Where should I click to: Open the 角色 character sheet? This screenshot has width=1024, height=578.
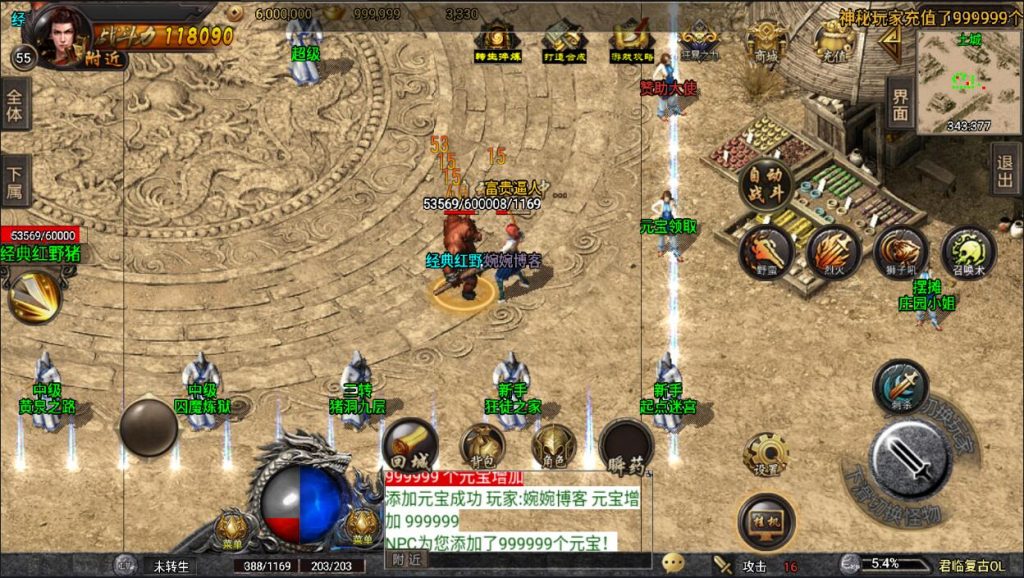[552, 446]
